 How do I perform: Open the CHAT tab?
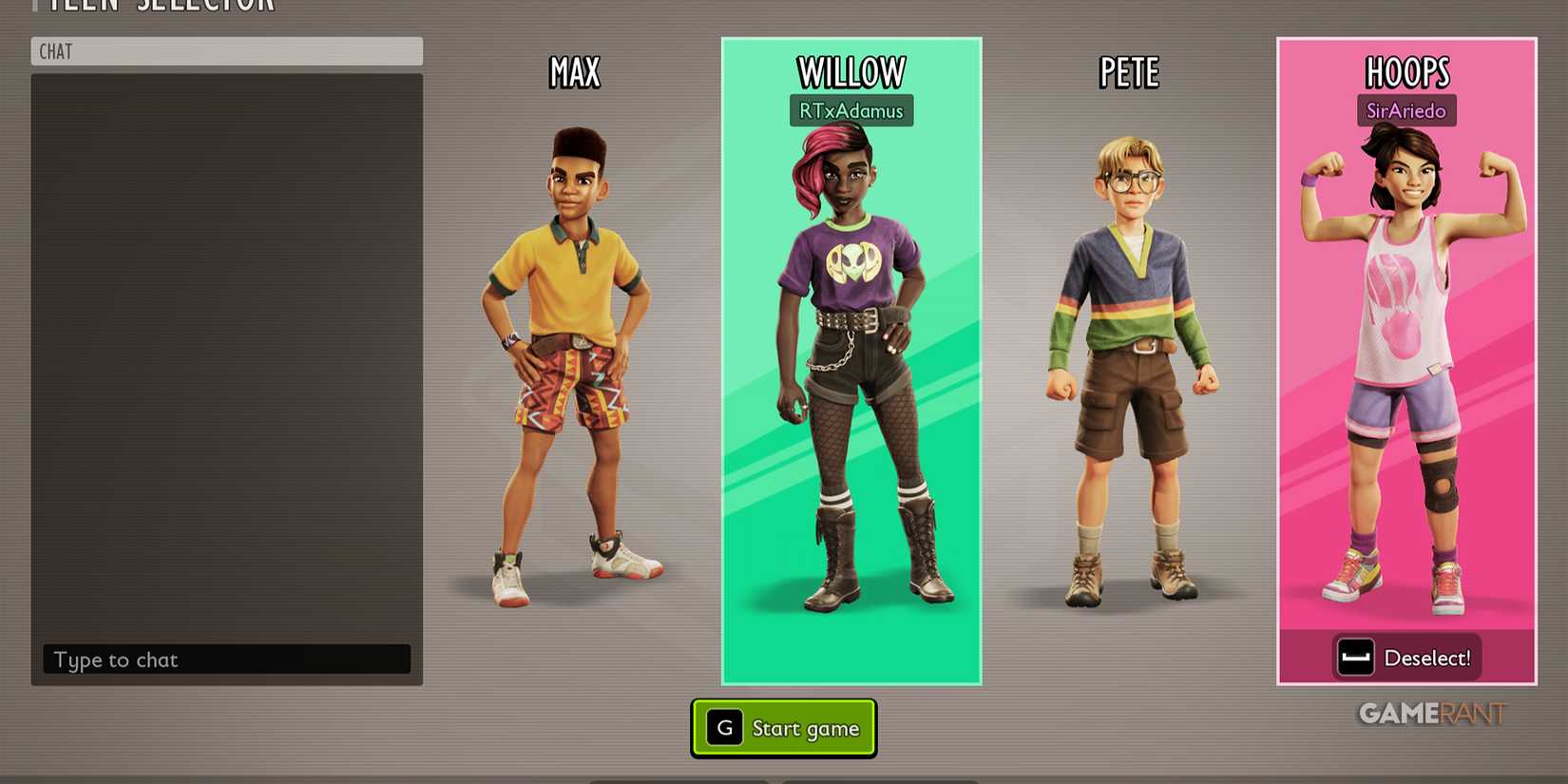pos(55,51)
